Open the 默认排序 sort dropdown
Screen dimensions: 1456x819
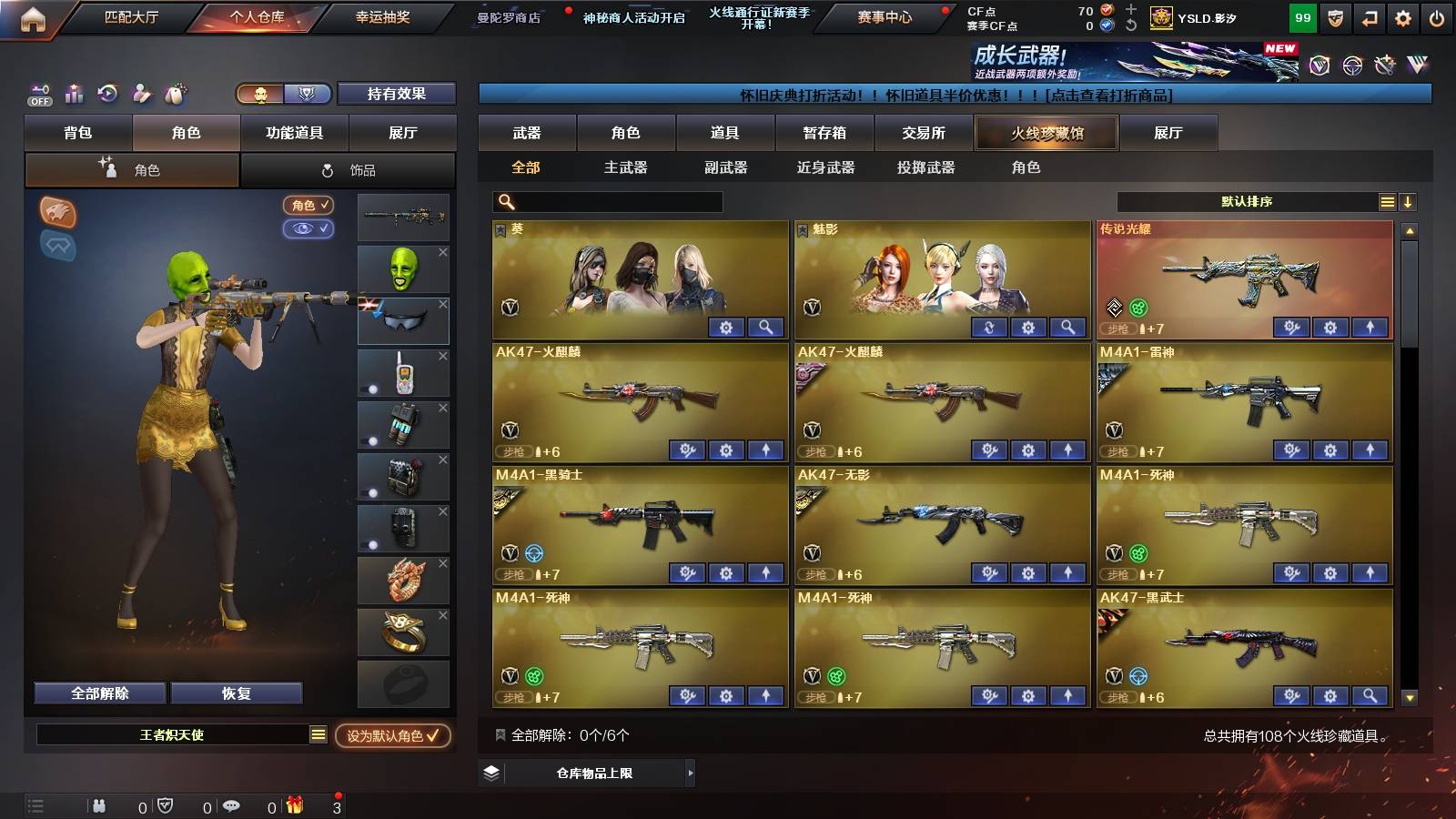coord(1247,201)
